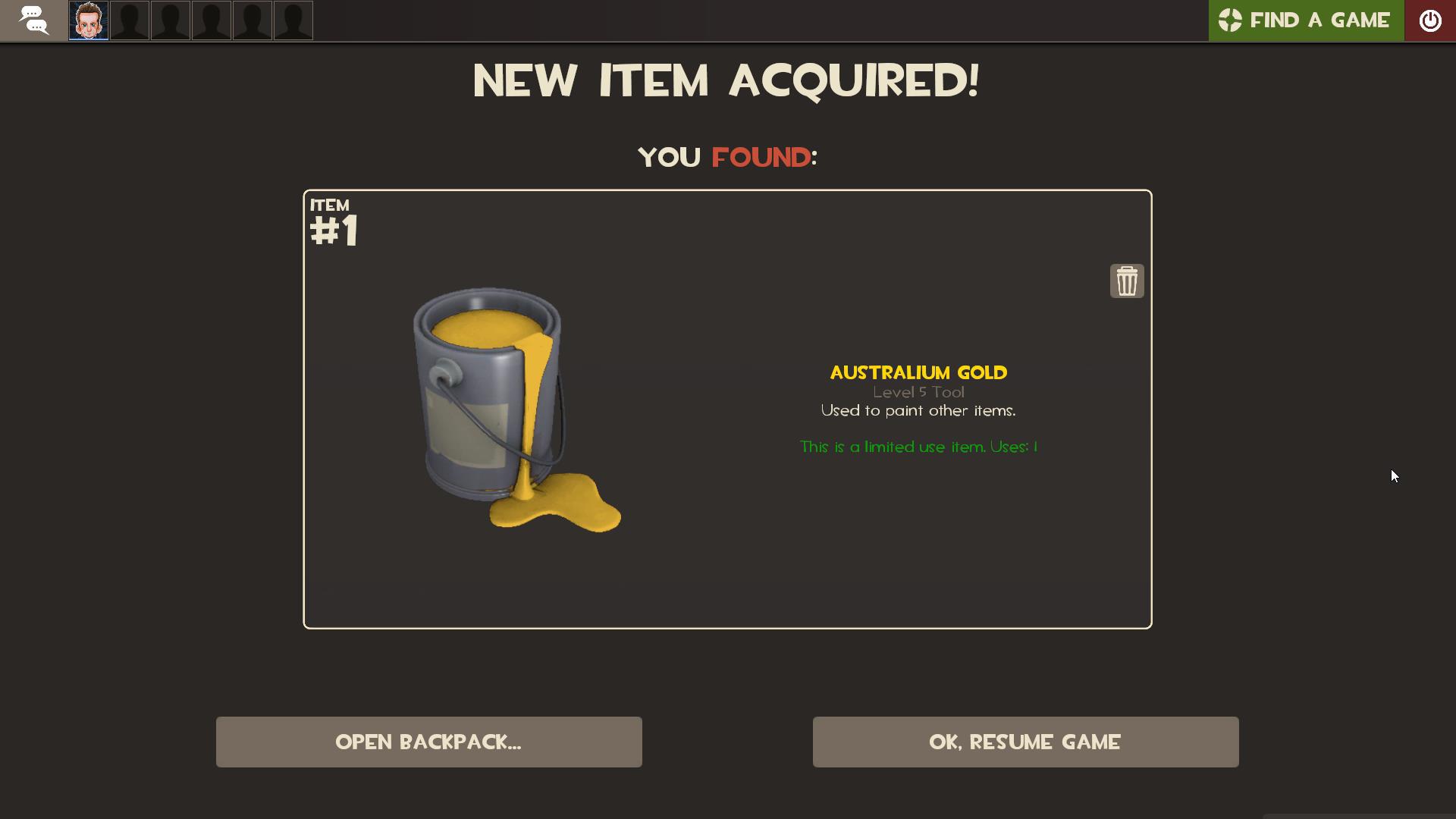Click the limited use item description text
This screenshot has width=1456, height=819.
pos(918,447)
